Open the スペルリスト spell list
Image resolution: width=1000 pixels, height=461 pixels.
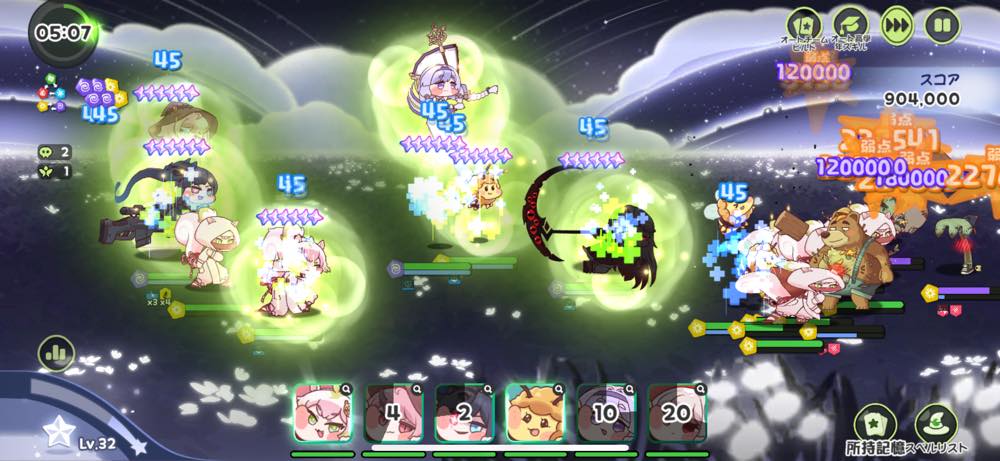click(x=936, y=423)
